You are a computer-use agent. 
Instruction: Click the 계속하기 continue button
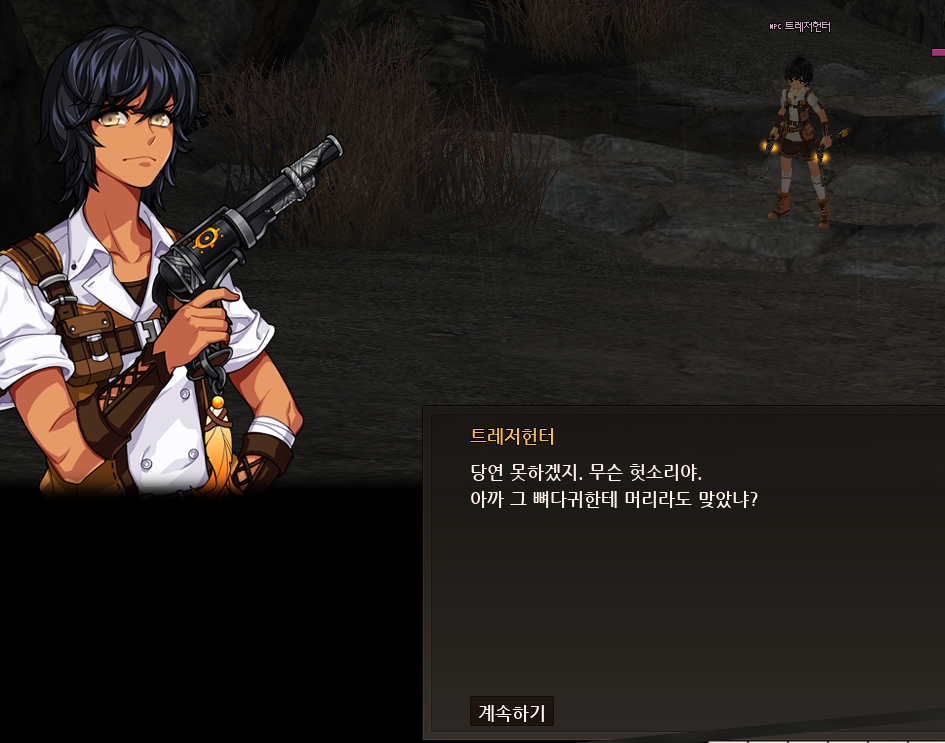pyautogui.click(x=511, y=712)
